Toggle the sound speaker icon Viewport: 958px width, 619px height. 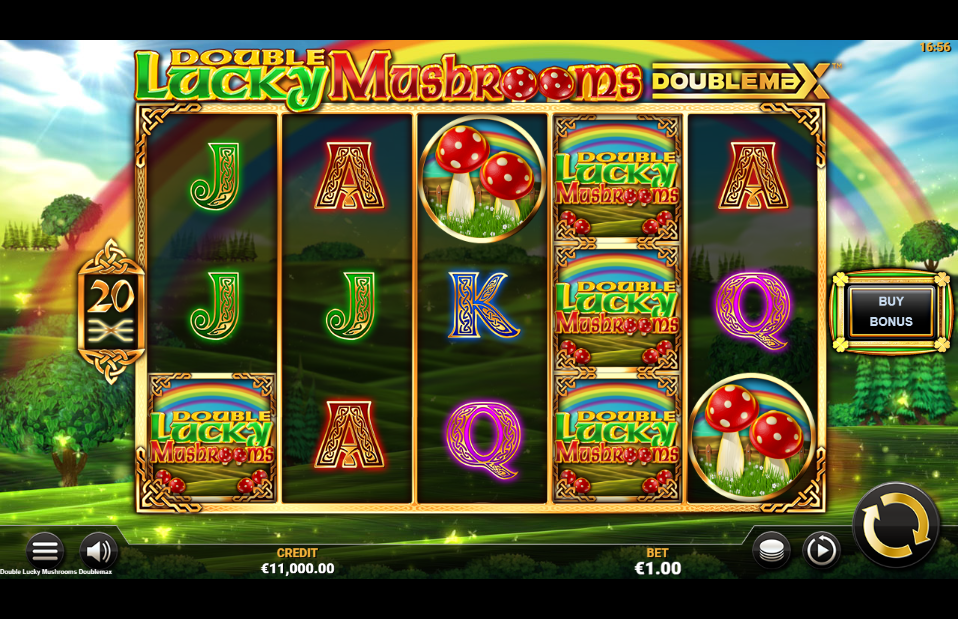tap(98, 550)
